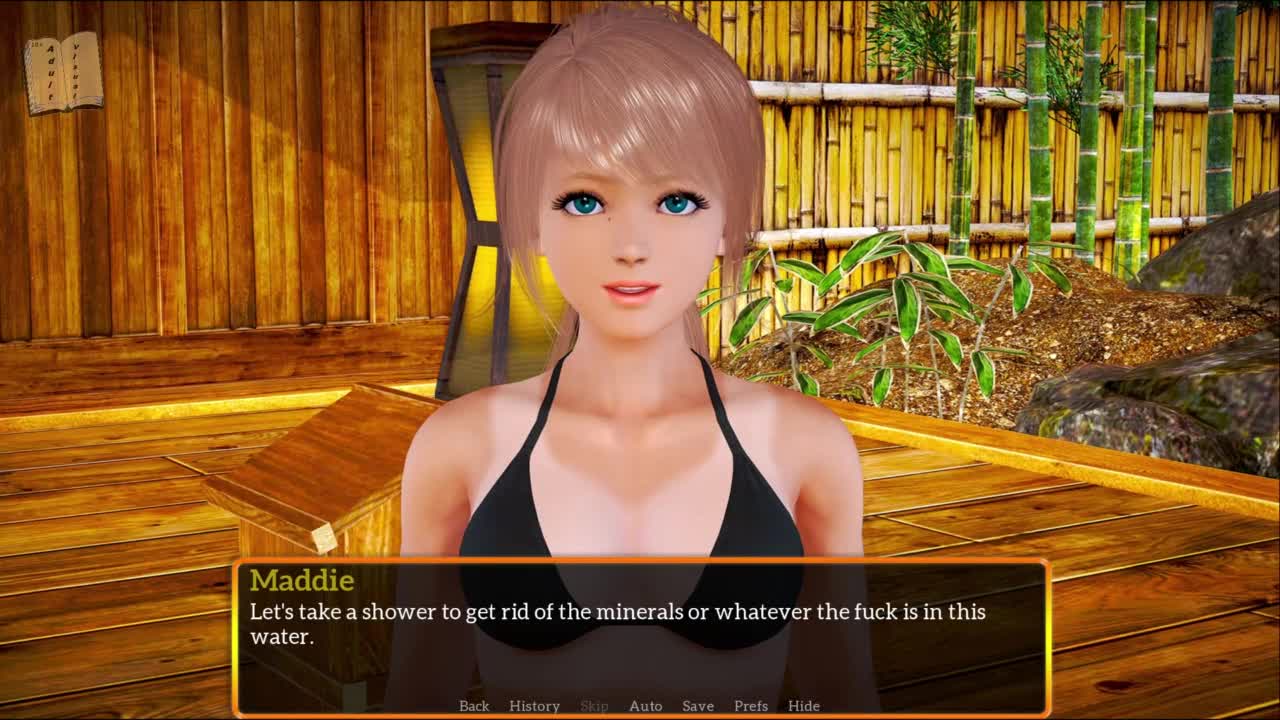This screenshot has height=720, width=1280.
Task: Advance Maddie's dialogue text box
Action: coord(640,625)
